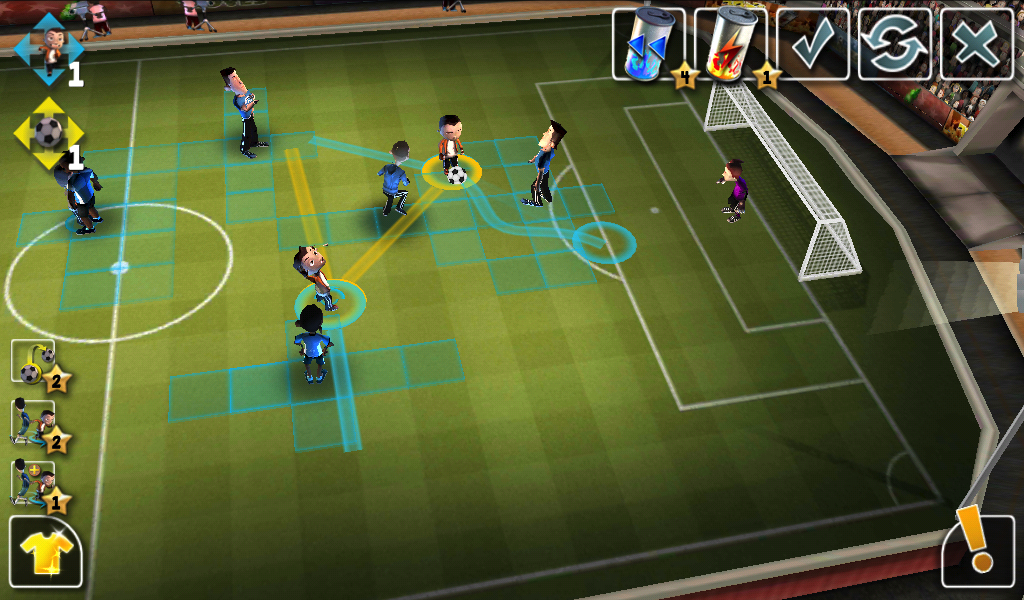Activate the ball lob skill icon

click(x=34, y=363)
